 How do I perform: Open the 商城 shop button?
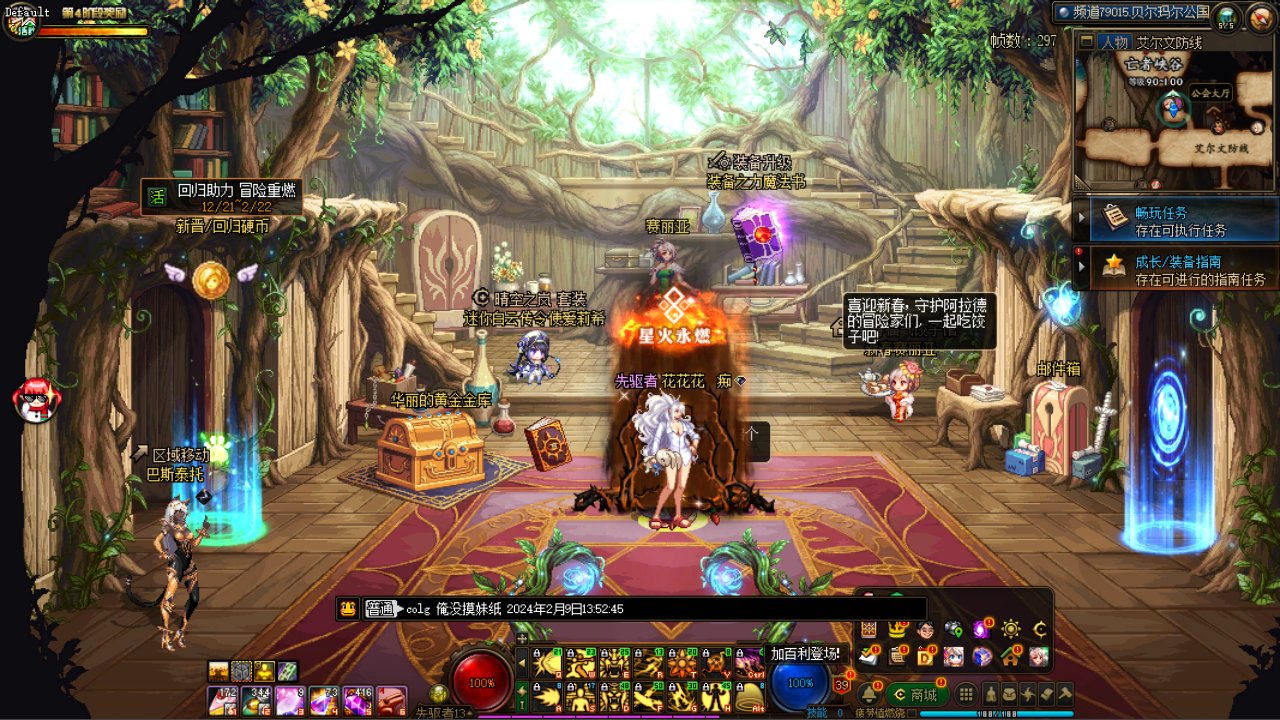(915, 694)
